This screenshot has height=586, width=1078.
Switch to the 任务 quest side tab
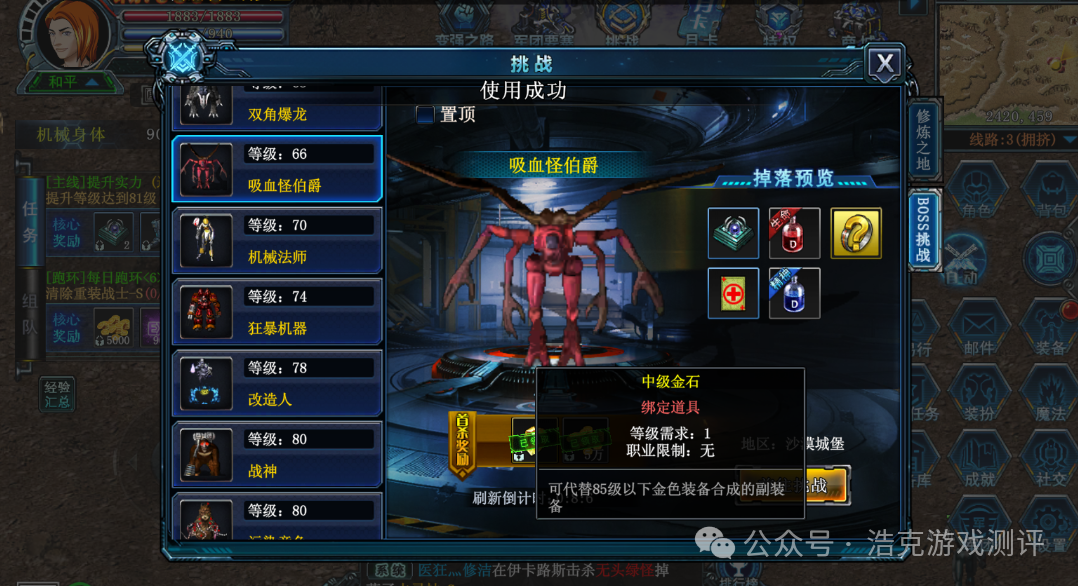click(29, 222)
